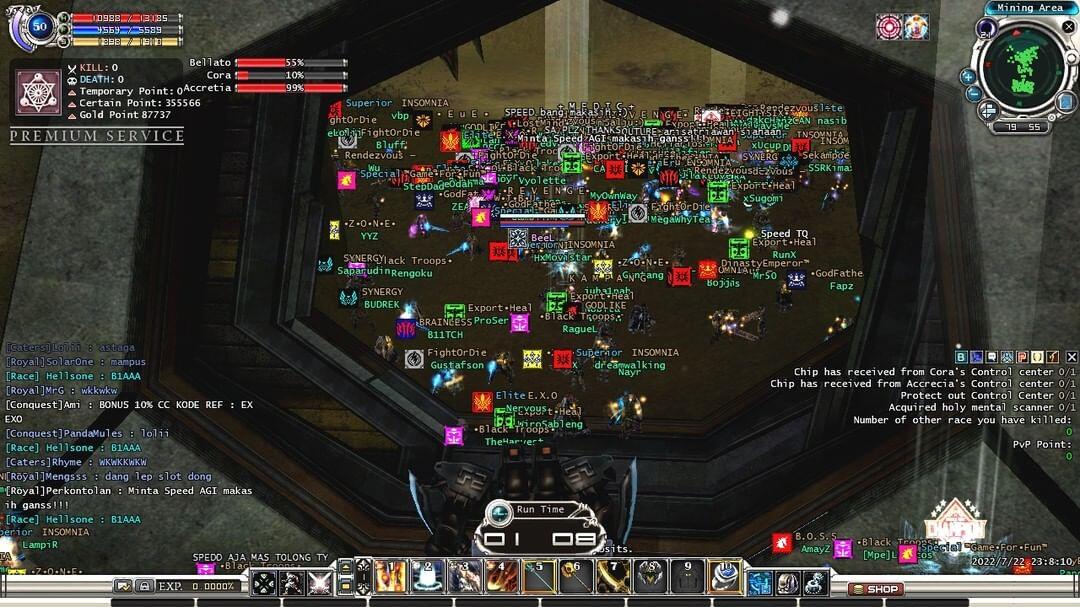The height and width of the screenshot is (607, 1080).
Task: Activate hotbar slot 1 skill
Action: tap(389, 576)
